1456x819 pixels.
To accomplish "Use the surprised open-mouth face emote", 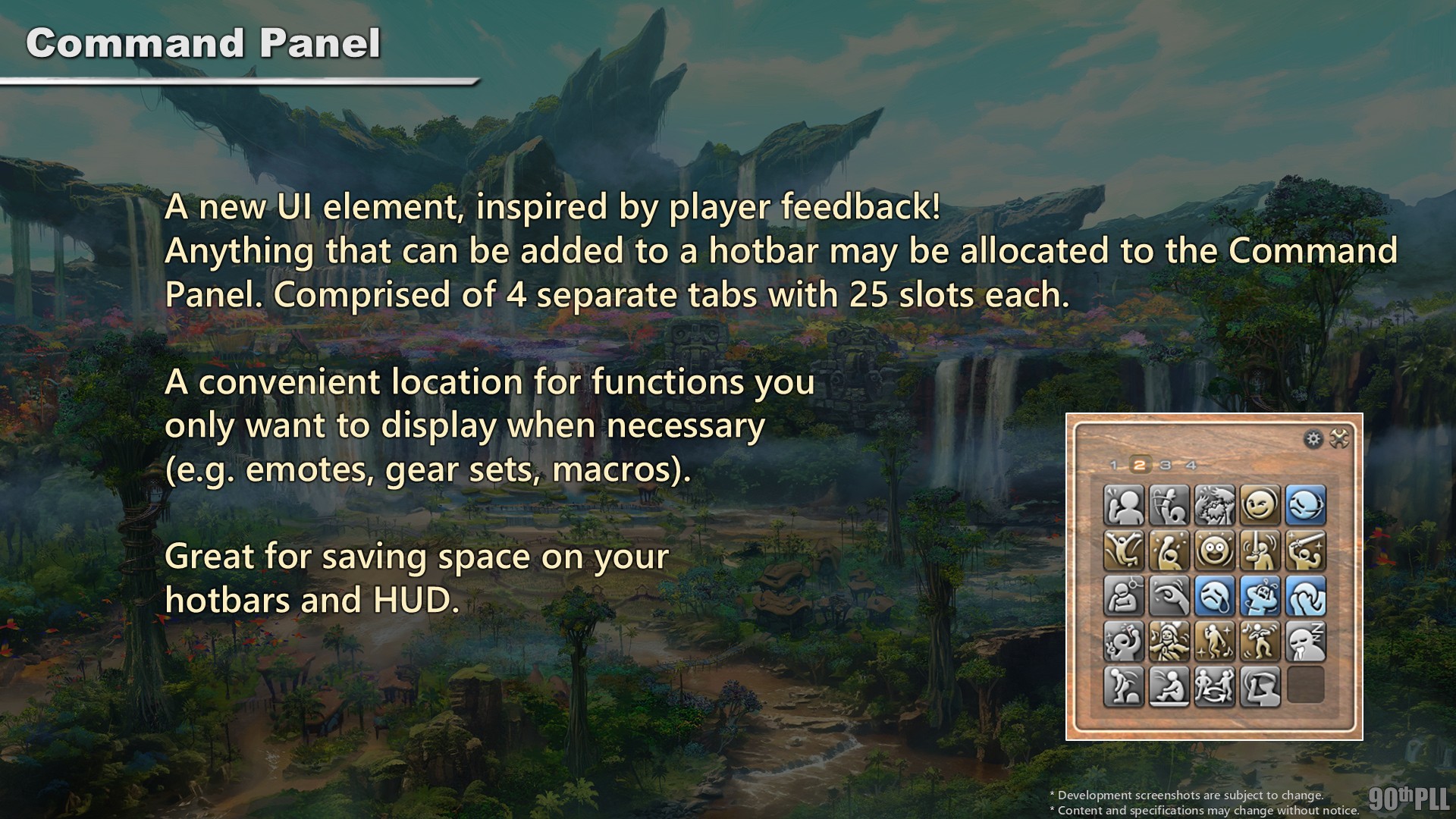I will coord(1214,551).
